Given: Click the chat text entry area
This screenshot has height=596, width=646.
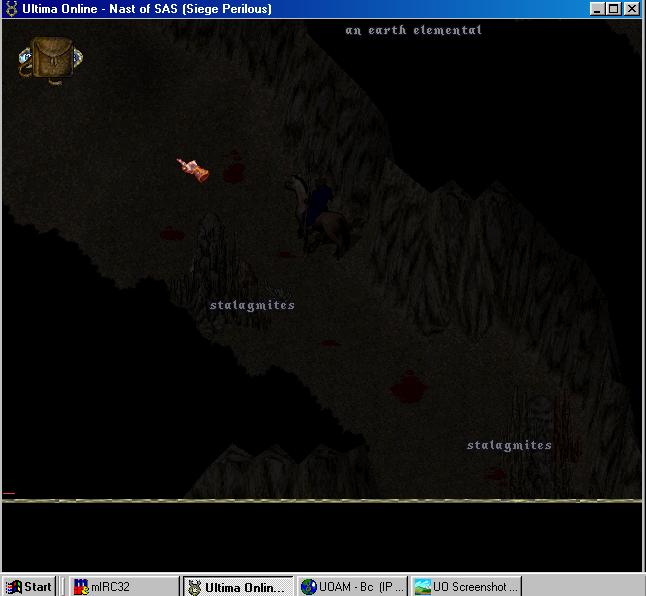Looking at the screenshot, I should click(320, 535).
